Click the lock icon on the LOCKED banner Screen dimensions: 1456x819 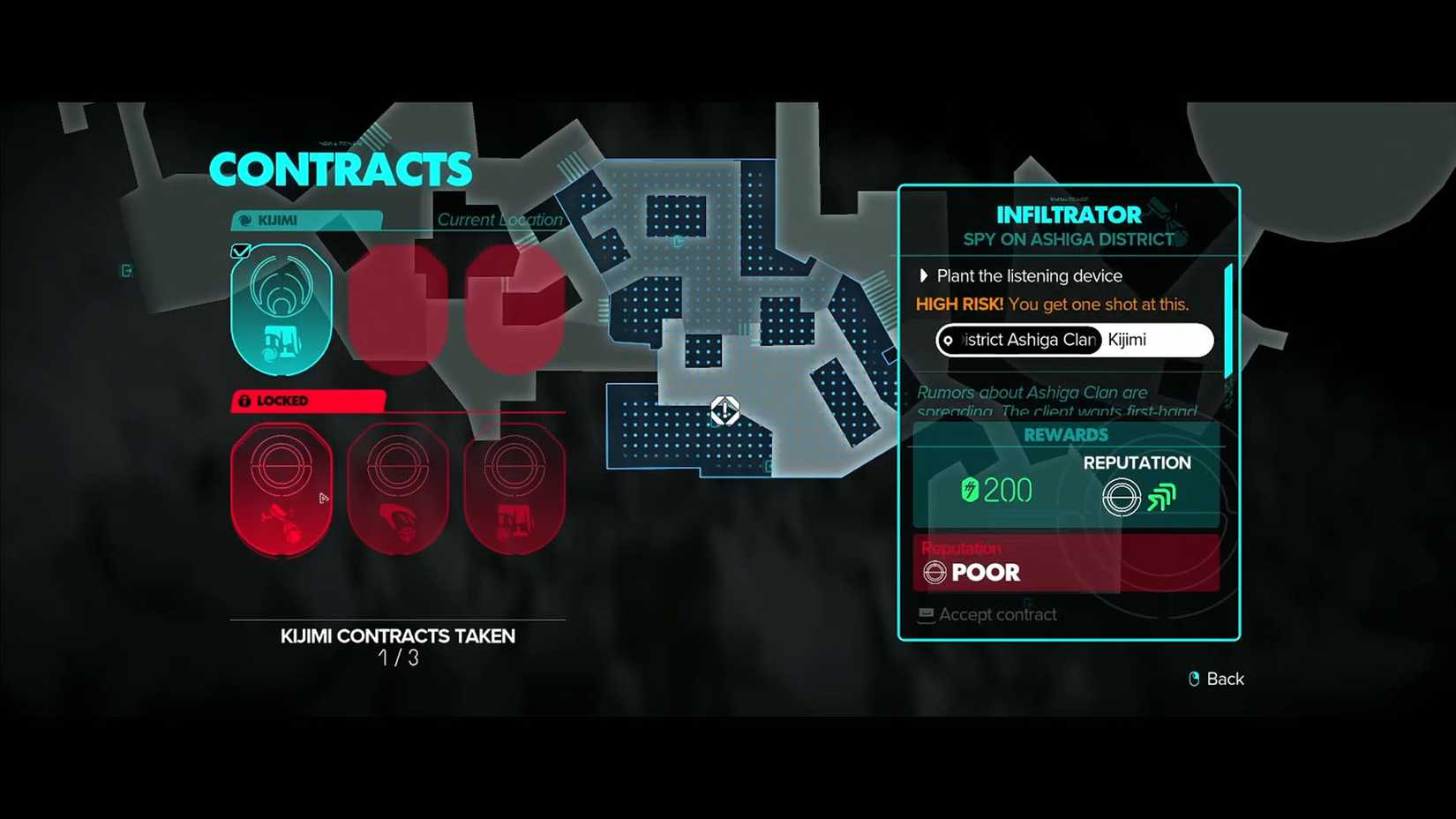pyautogui.click(x=244, y=401)
